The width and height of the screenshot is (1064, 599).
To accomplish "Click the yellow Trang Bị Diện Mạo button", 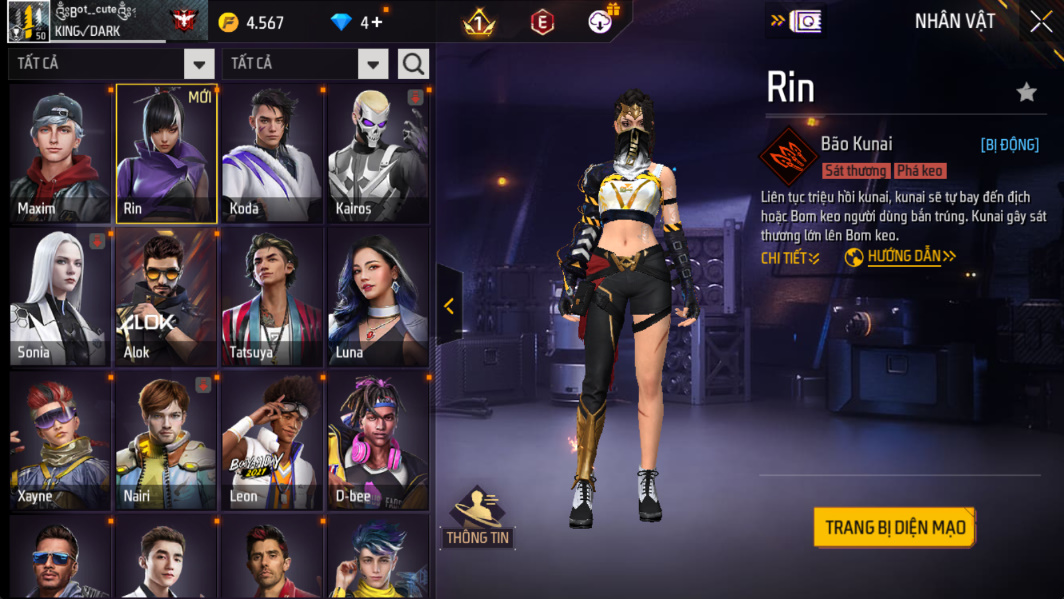I will point(894,527).
